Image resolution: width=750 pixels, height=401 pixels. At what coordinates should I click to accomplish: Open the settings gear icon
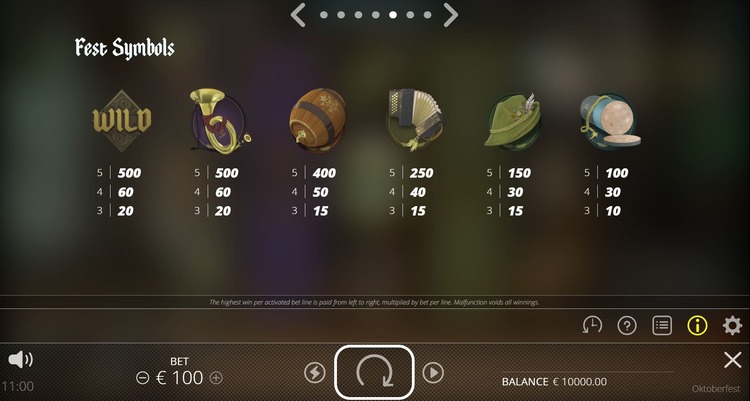[x=732, y=325]
